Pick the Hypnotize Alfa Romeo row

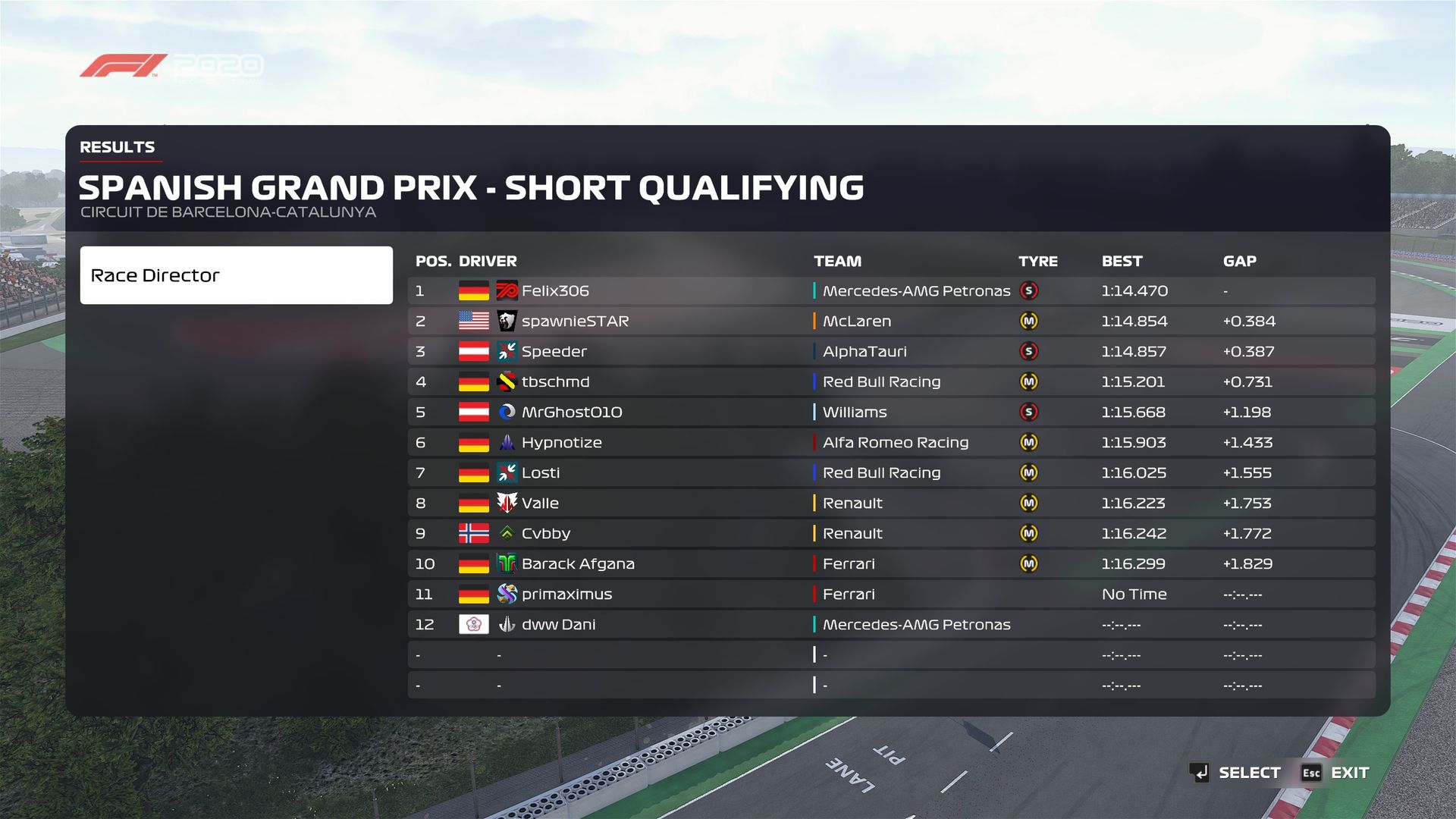(890, 443)
